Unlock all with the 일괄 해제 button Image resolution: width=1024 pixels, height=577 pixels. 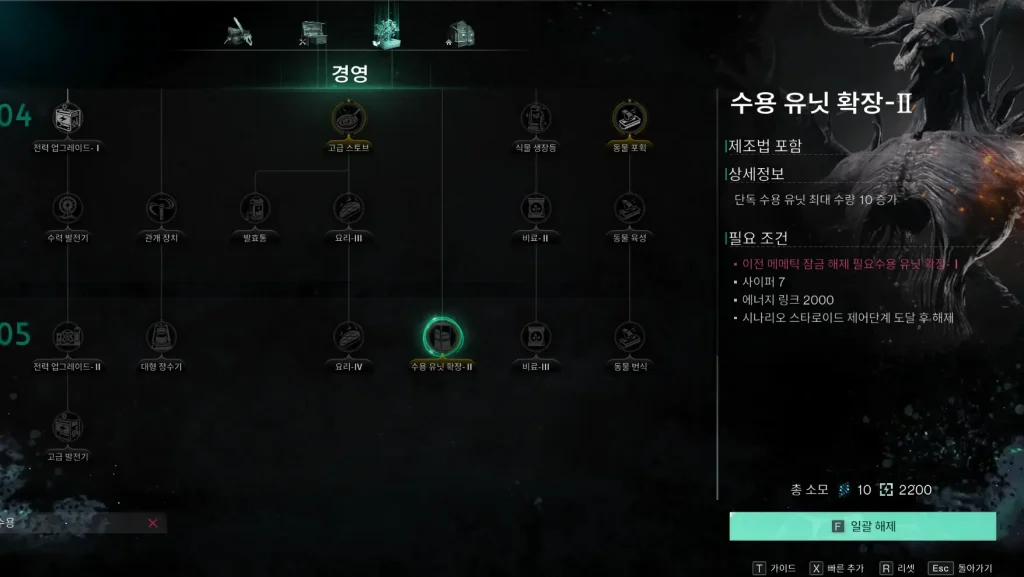862,526
